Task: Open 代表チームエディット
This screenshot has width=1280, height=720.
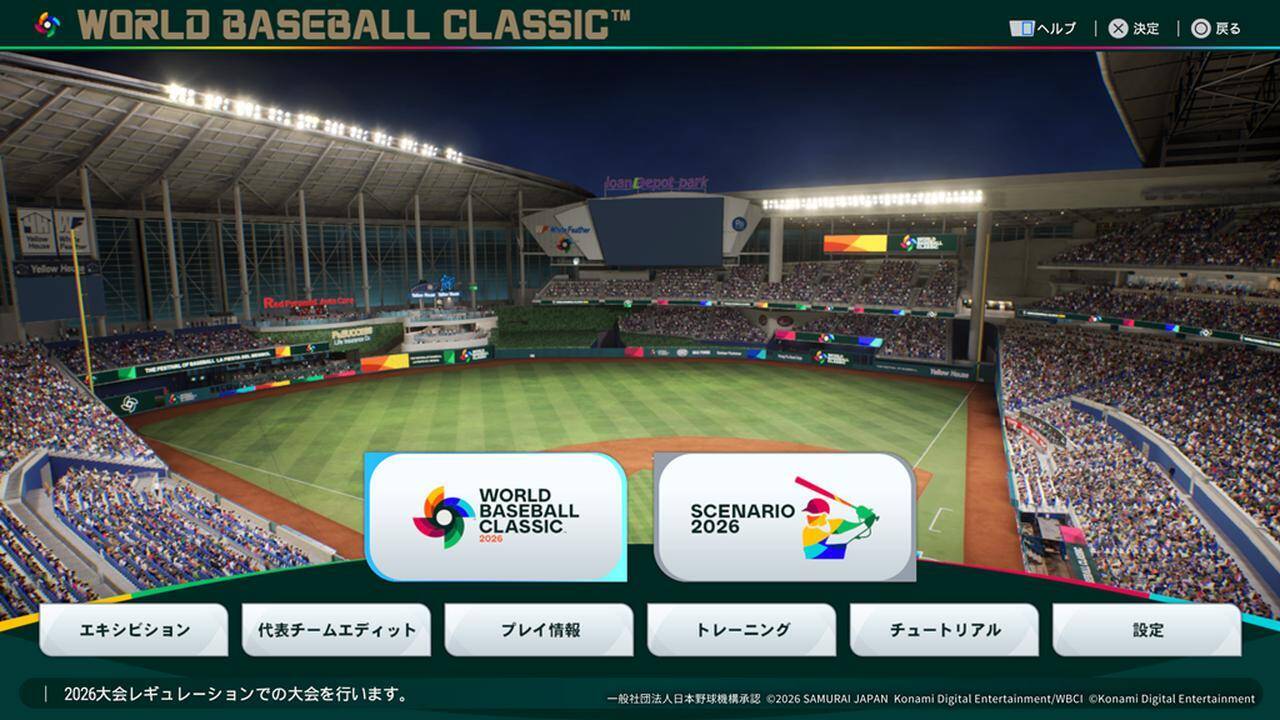Action: click(336, 630)
